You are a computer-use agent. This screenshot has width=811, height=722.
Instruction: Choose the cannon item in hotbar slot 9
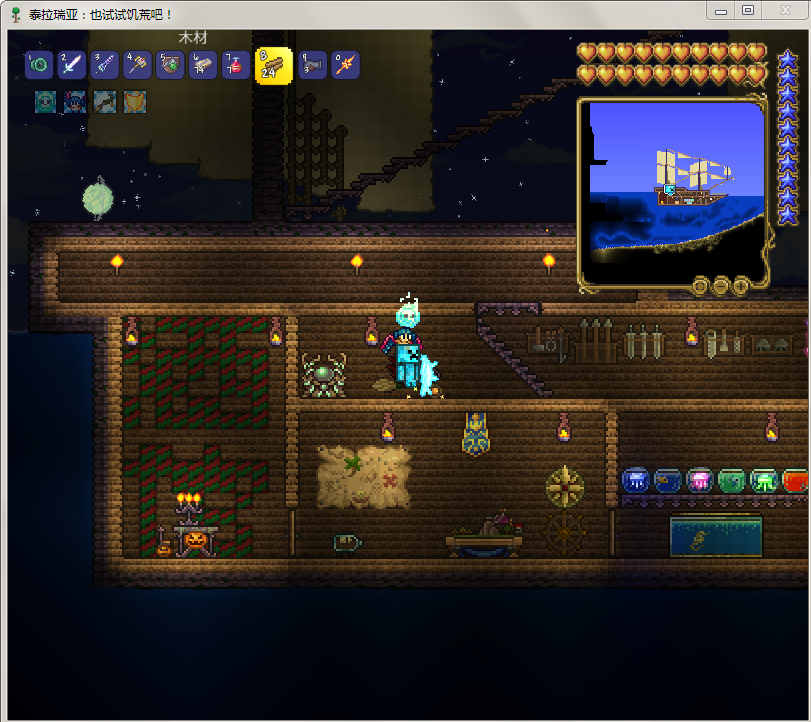tap(312, 65)
